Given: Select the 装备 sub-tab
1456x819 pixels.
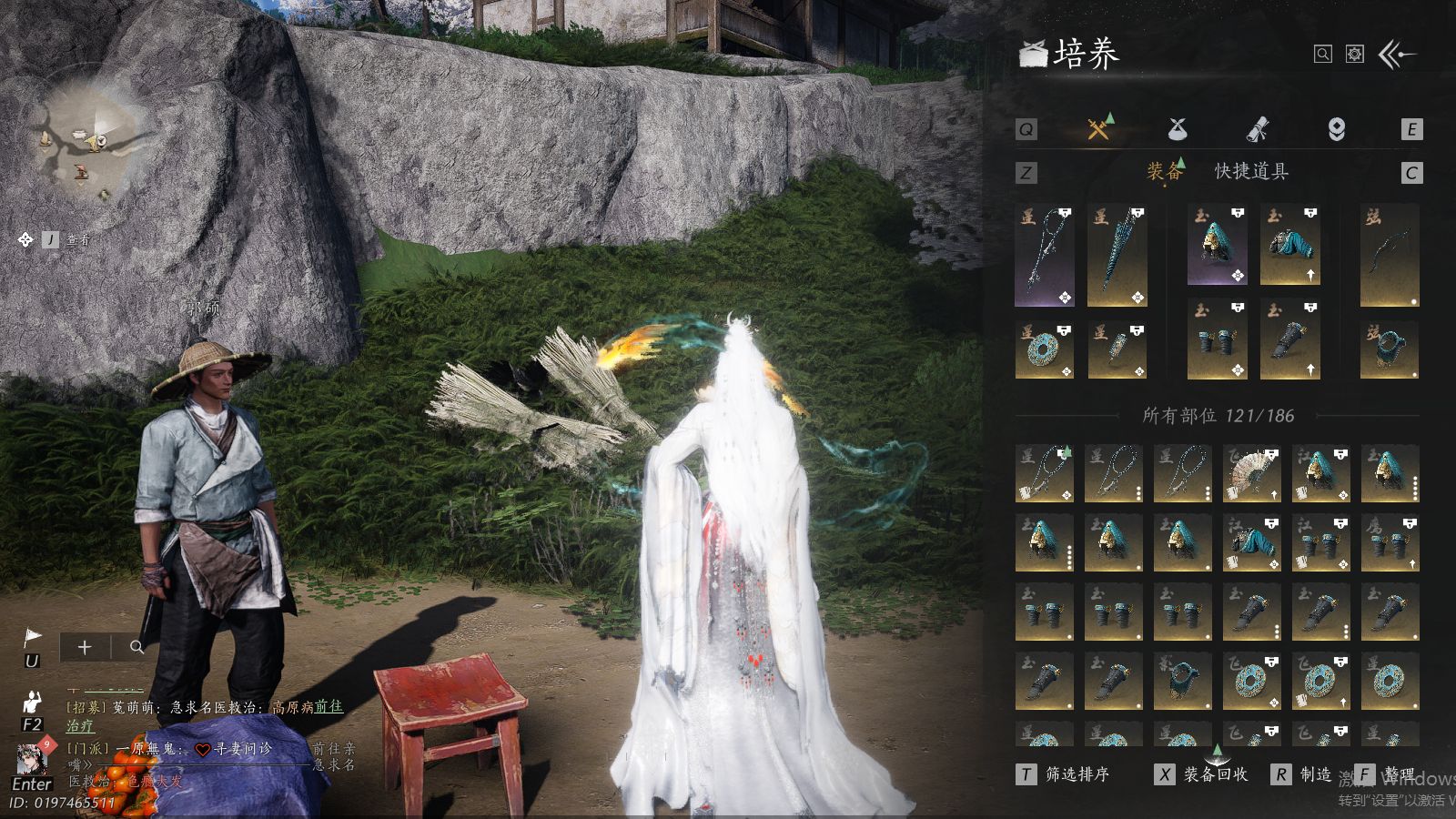Looking at the screenshot, I should pos(1164,171).
